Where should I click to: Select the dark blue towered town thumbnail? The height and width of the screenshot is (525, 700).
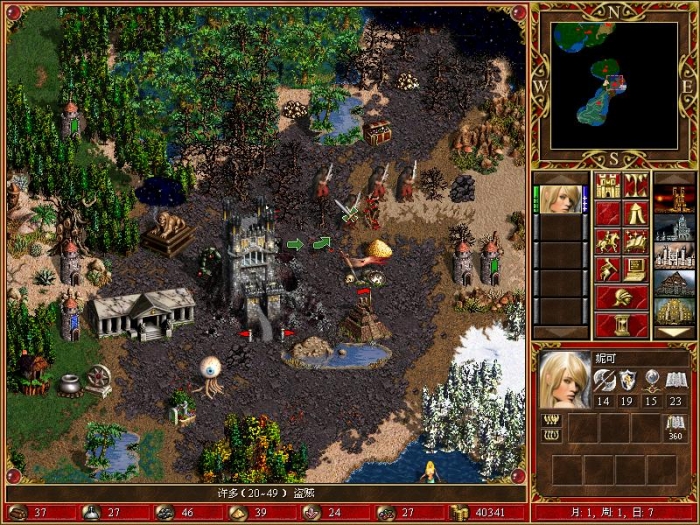click(x=673, y=226)
